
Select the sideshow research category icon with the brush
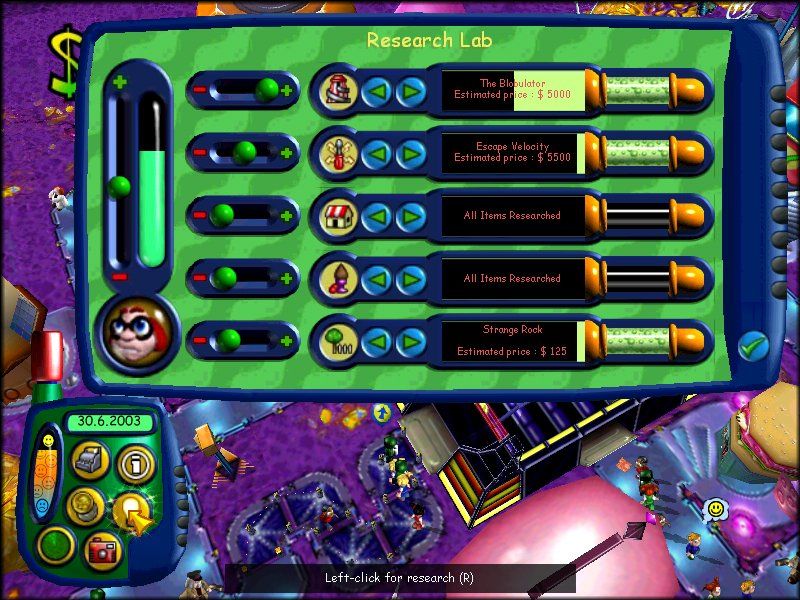coord(338,278)
